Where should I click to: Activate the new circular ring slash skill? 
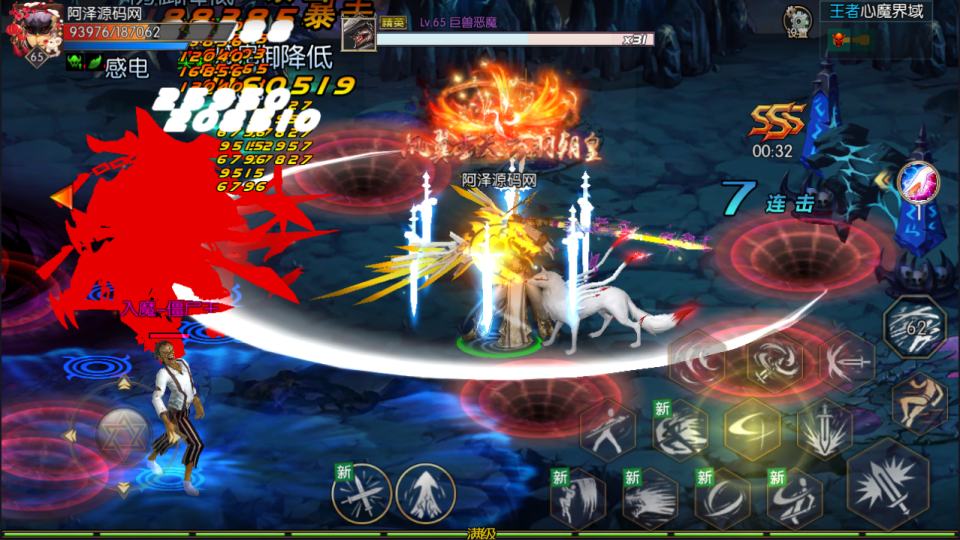(x=722, y=497)
